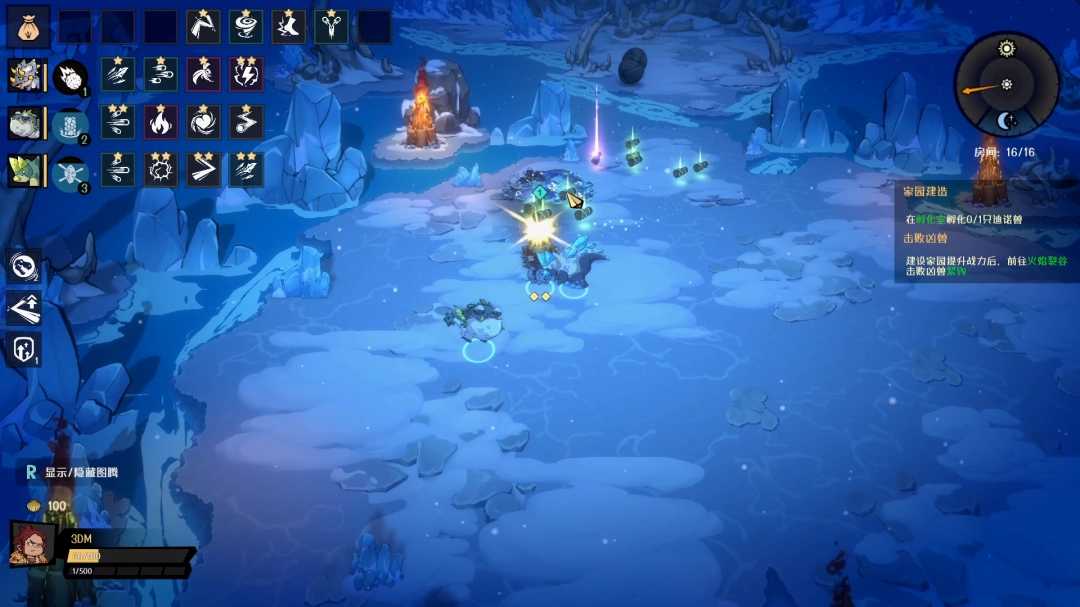This screenshot has width=1080, height=607.
Task: Open the 击败凶兽 quest objective
Action: (923, 238)
